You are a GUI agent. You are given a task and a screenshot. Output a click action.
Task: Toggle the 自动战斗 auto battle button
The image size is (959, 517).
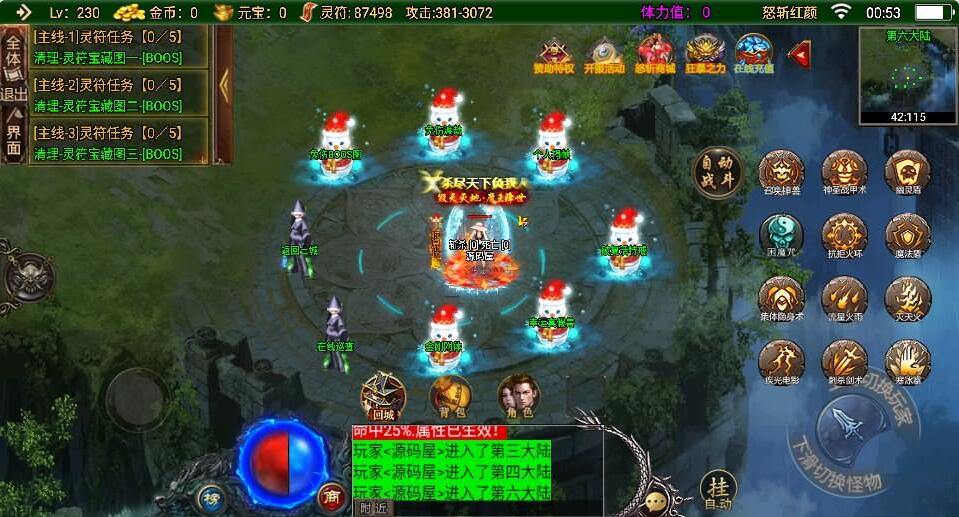click(719, 173)
